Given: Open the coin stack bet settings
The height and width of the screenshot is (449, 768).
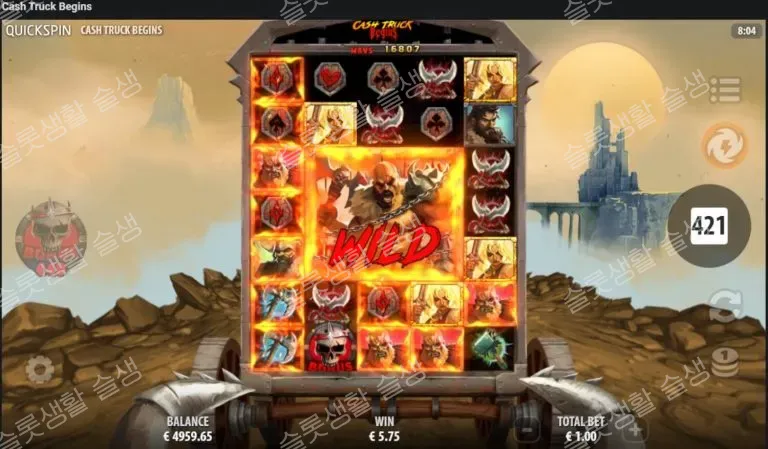Looking at the screenshot, I should (723, 362).
